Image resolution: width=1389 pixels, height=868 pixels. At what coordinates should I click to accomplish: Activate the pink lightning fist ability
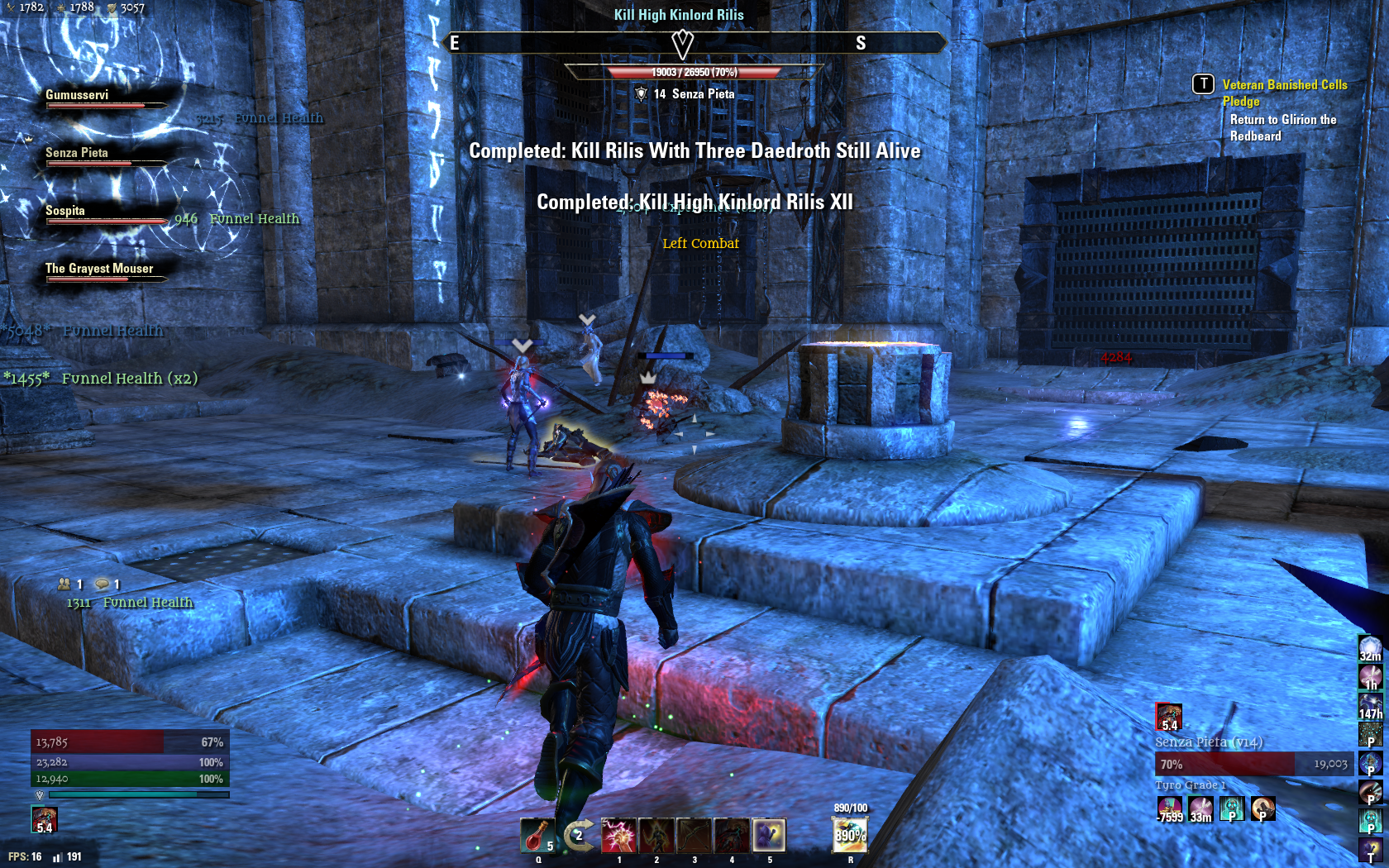[618, 835]
